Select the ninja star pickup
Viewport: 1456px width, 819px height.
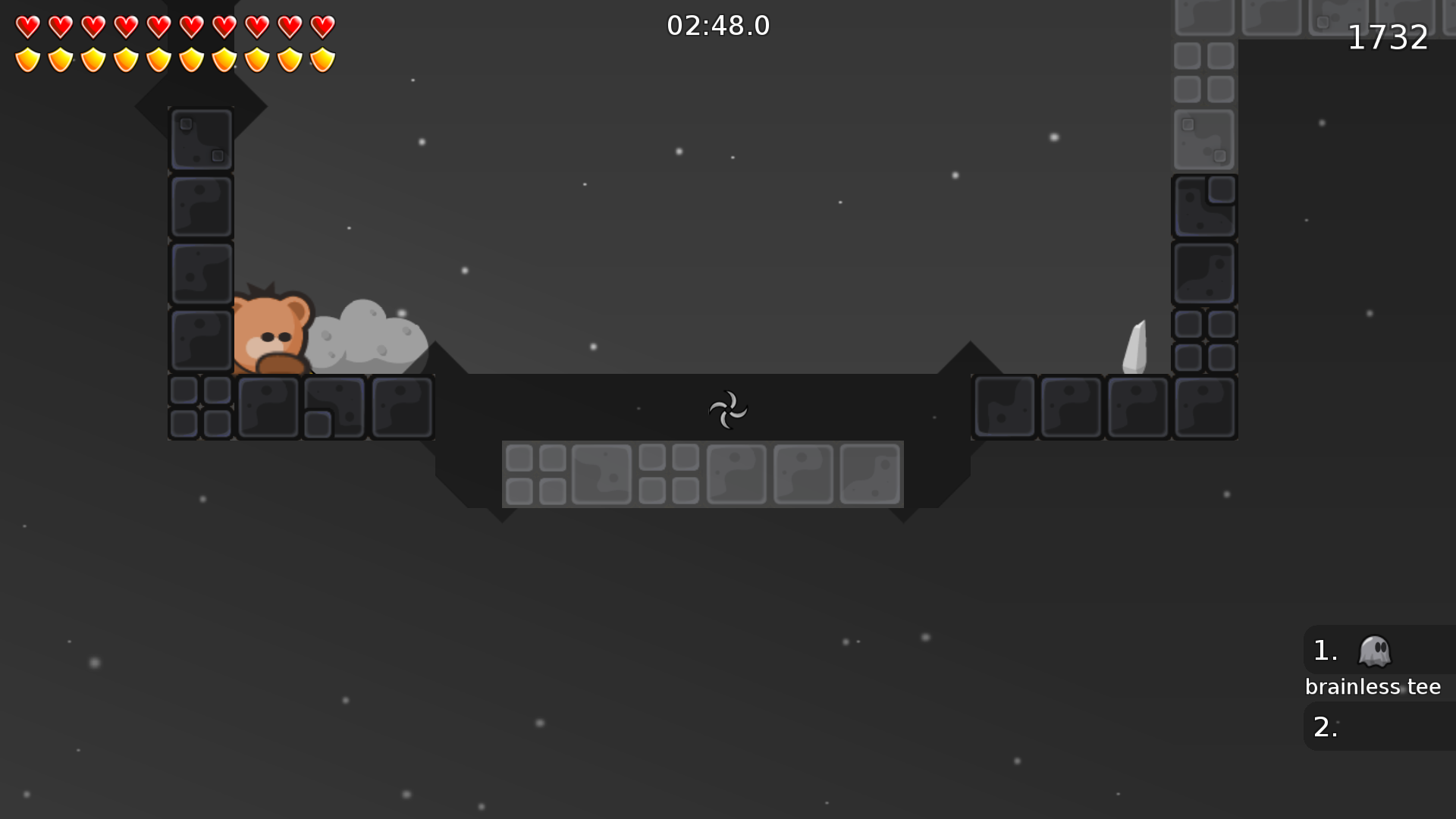[728, 409]
